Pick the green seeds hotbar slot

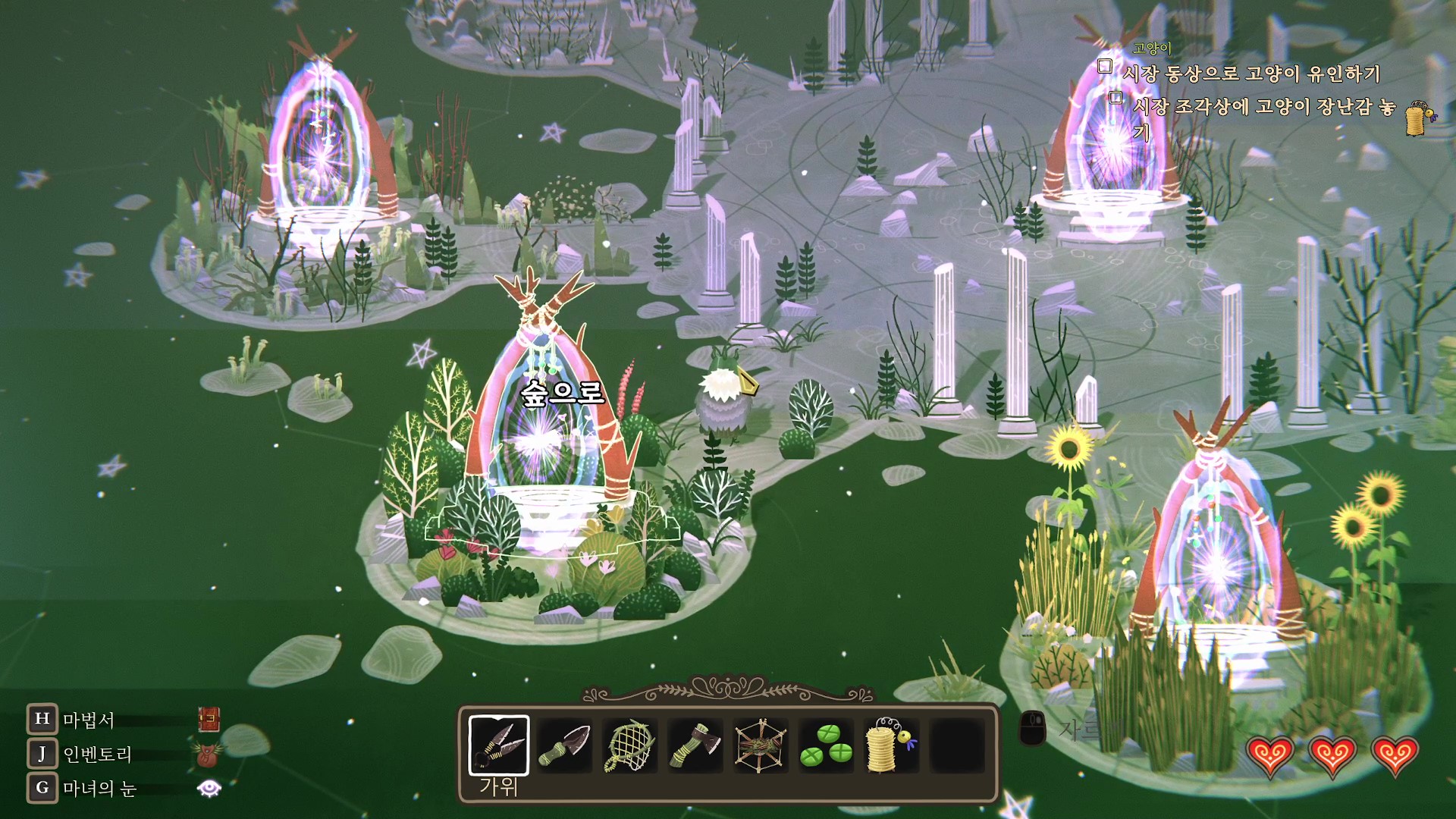click(x=826, y=745)
